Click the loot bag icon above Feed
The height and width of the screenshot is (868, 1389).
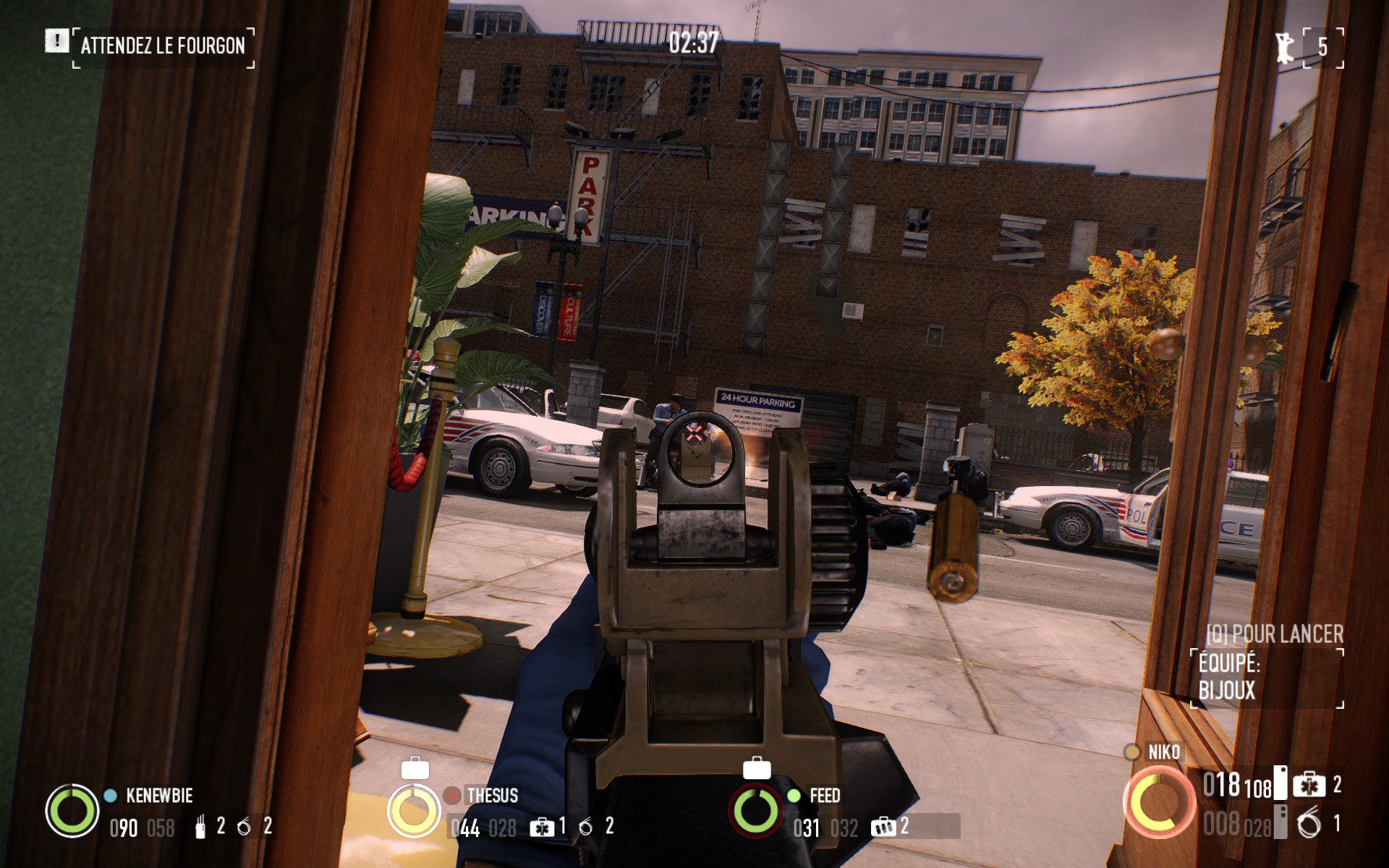(757, 768)
